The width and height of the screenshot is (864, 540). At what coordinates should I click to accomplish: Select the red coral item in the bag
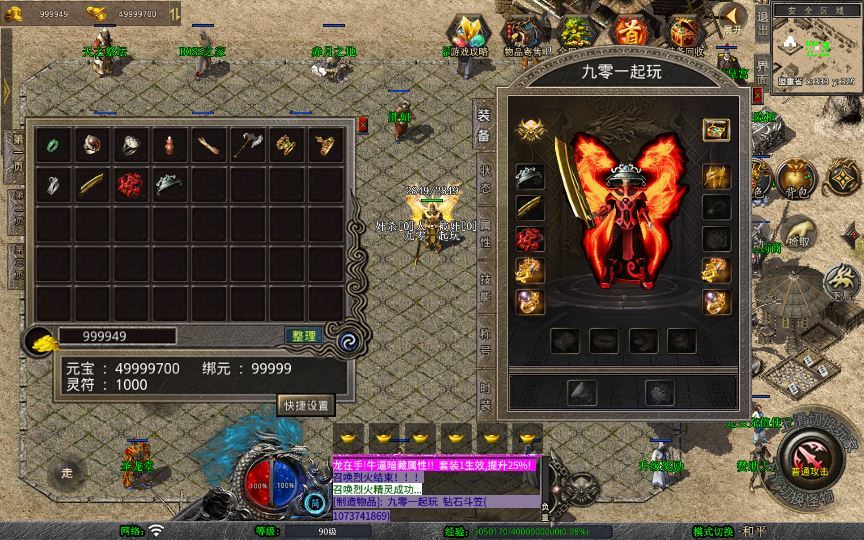tap(130, 184)
